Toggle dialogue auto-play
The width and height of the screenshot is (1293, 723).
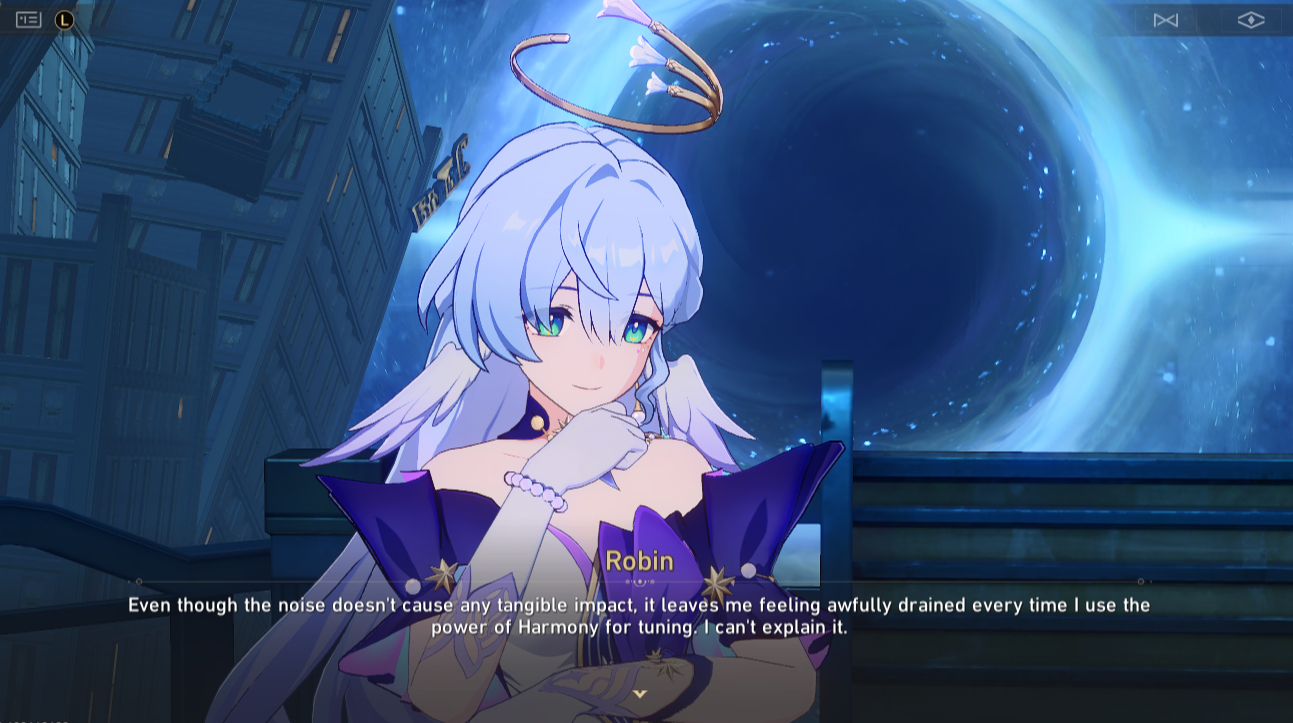click(1165, 20)
